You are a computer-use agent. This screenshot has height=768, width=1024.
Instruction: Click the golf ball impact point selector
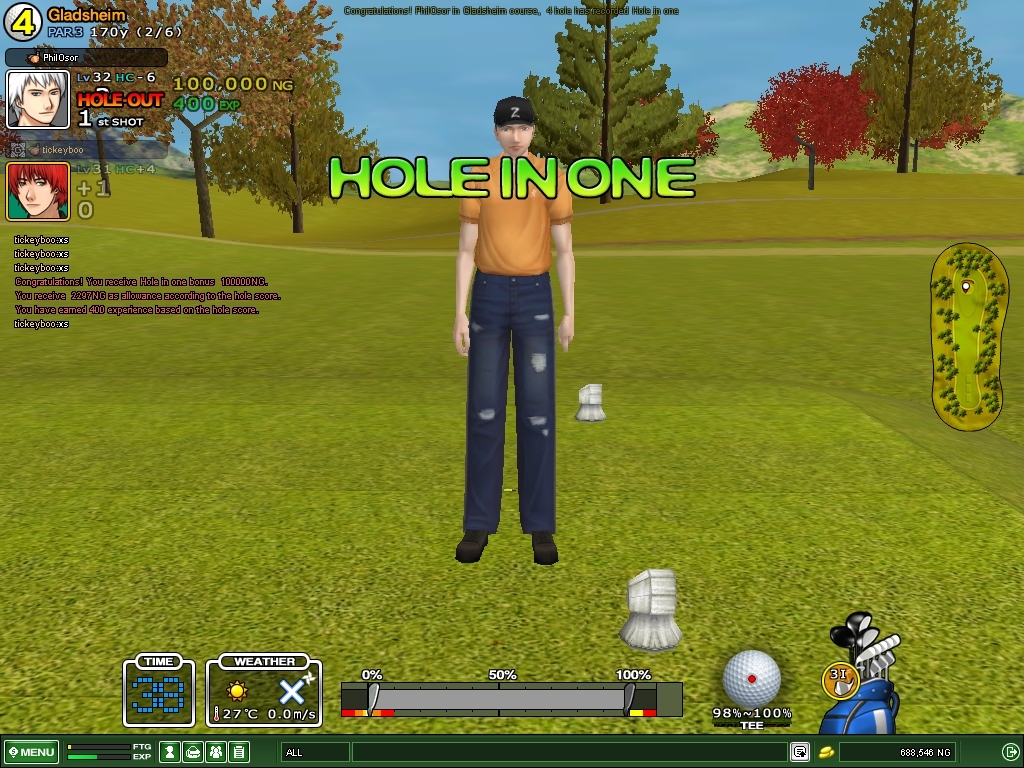coord(751,678)
